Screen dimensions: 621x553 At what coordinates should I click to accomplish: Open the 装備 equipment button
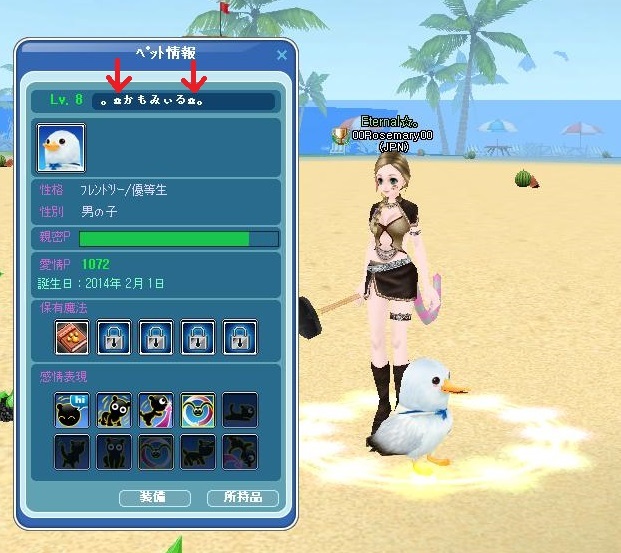click(x=154, y=497)
